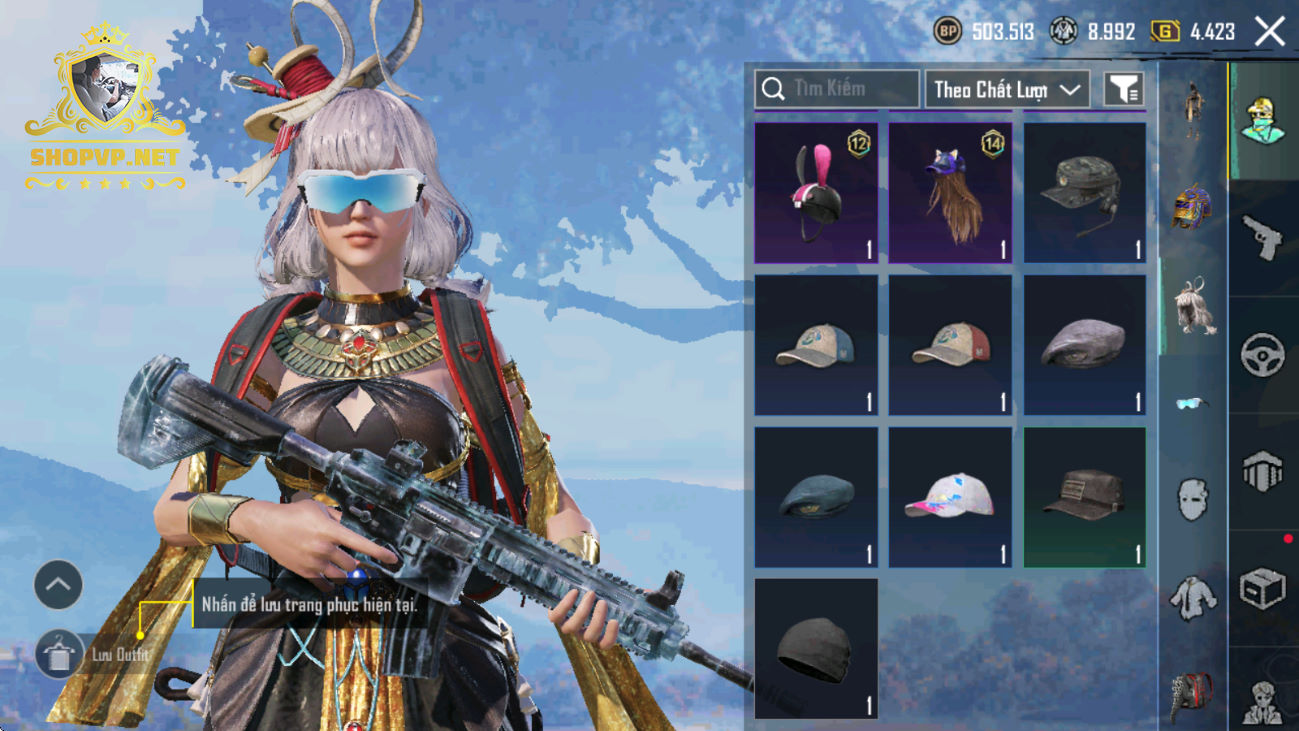1299x731 pixels.
Task: Save current outfit with Lưu Outfit button
Action: (x=60, y=655)
